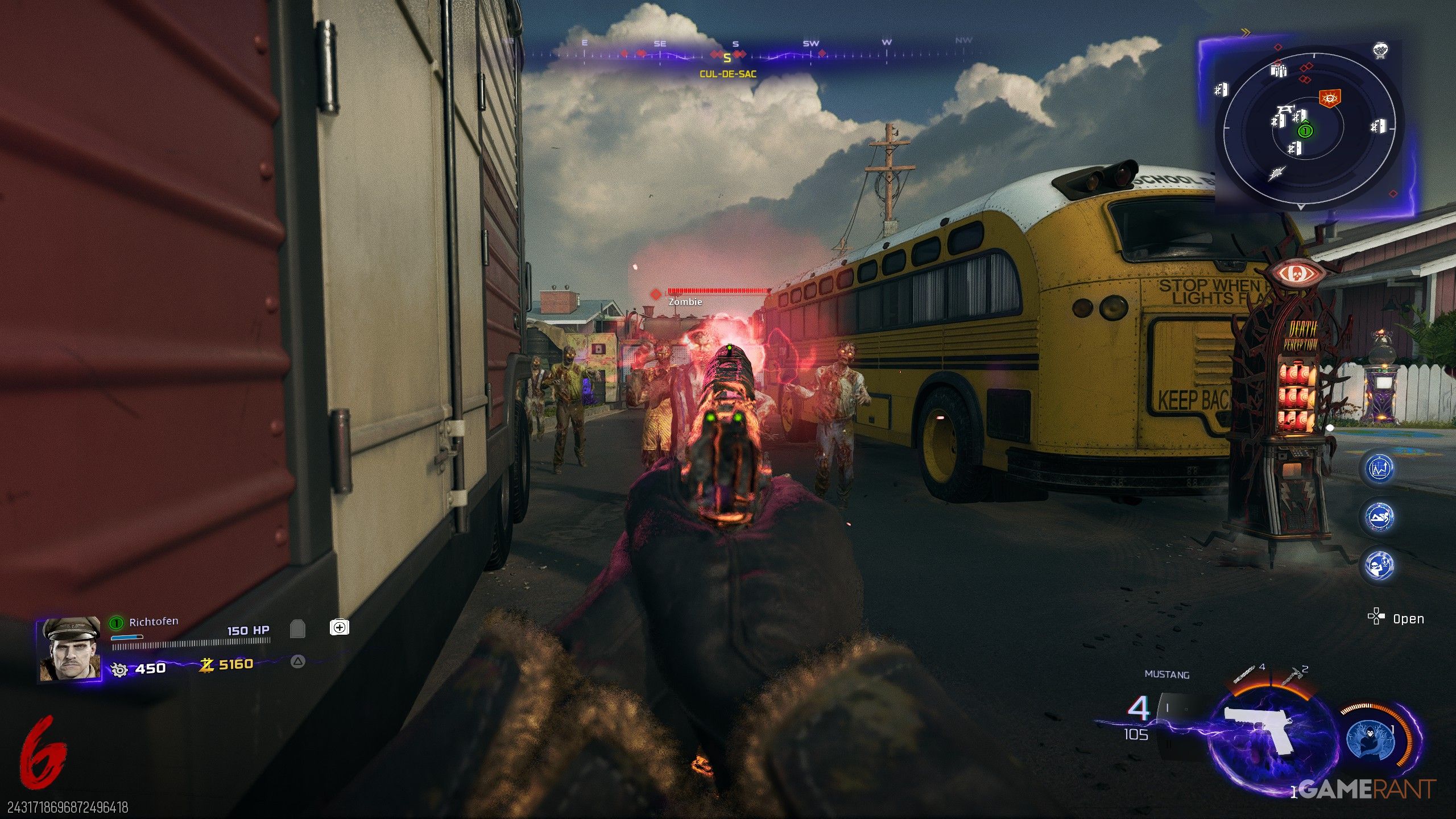Image resolution: width=1456 pixels, height=819 pixels.
Task: Select the crafting table icon on minimap
Action: tap(1285, 109)
